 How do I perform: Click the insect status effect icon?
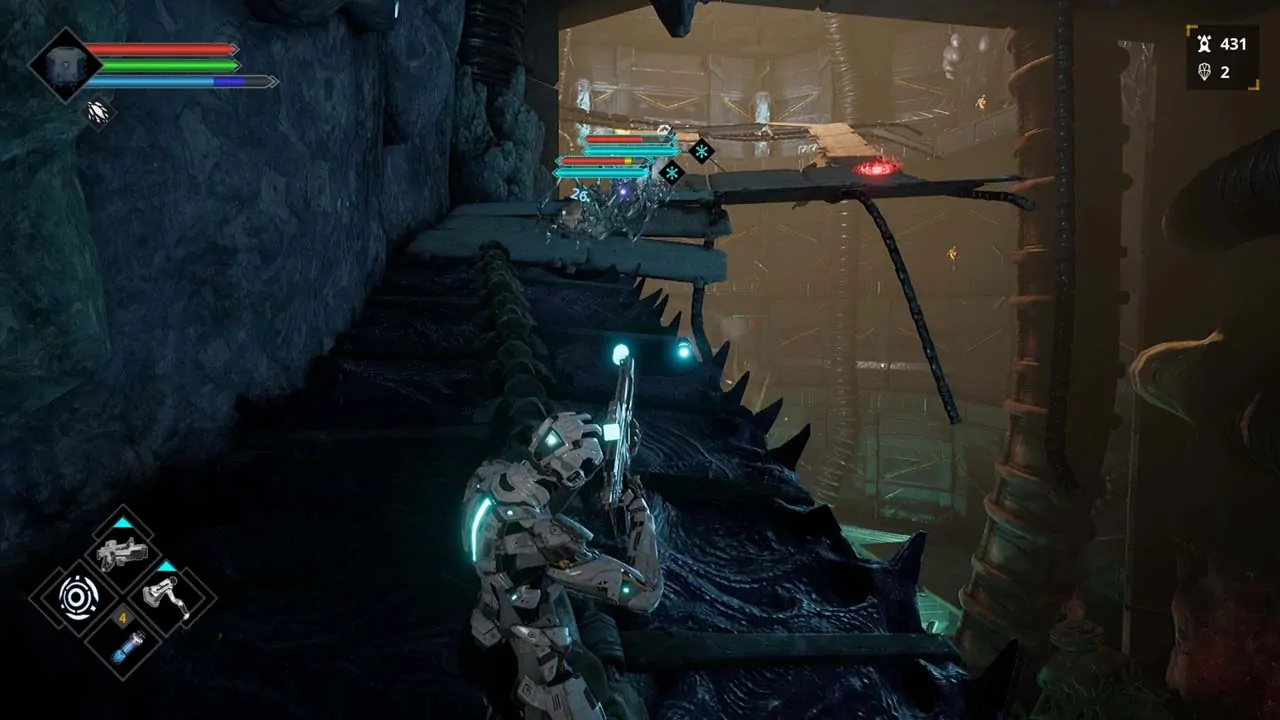click(x=98, y=111)
